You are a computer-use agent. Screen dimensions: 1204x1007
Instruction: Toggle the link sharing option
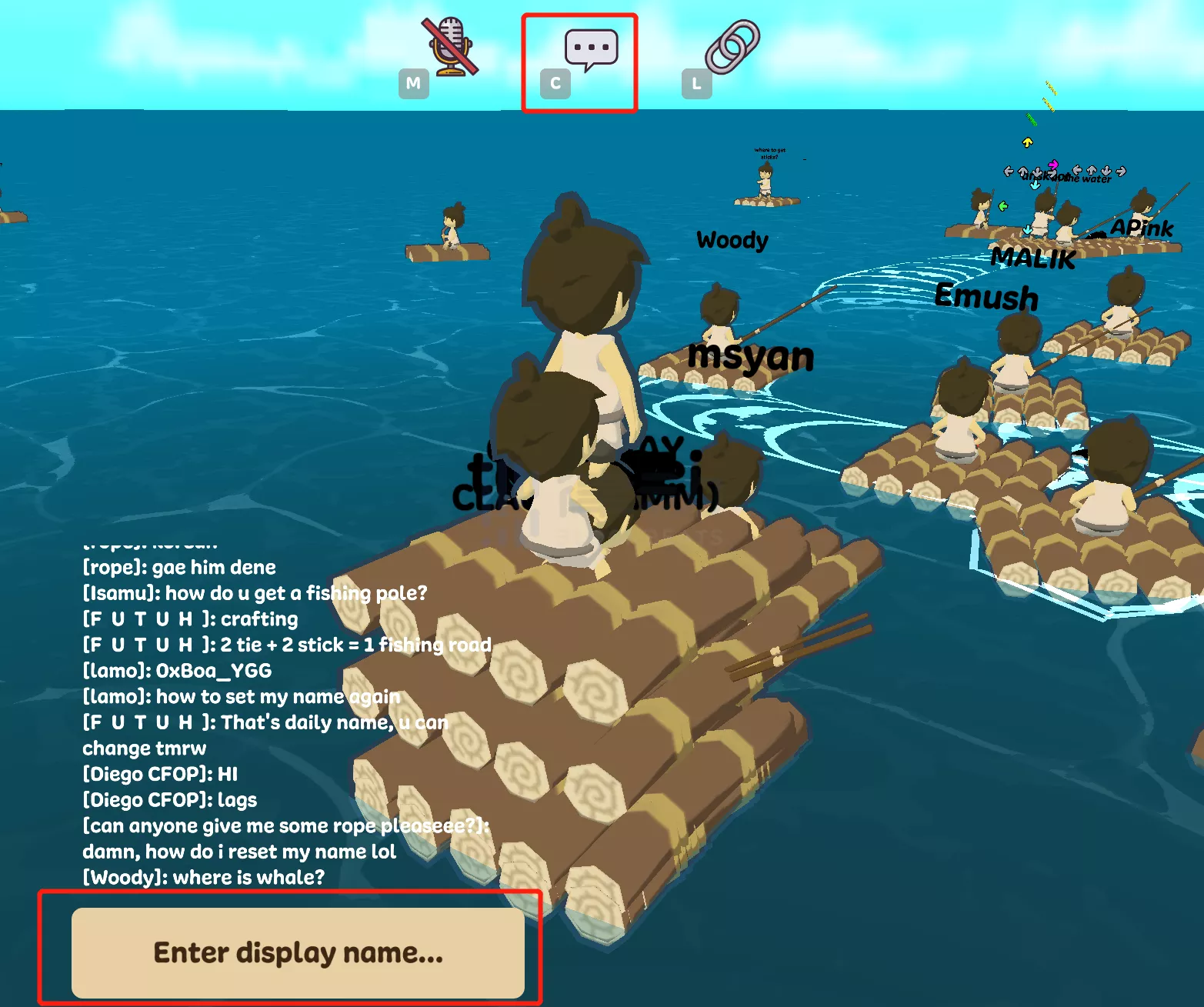point(724,48)
